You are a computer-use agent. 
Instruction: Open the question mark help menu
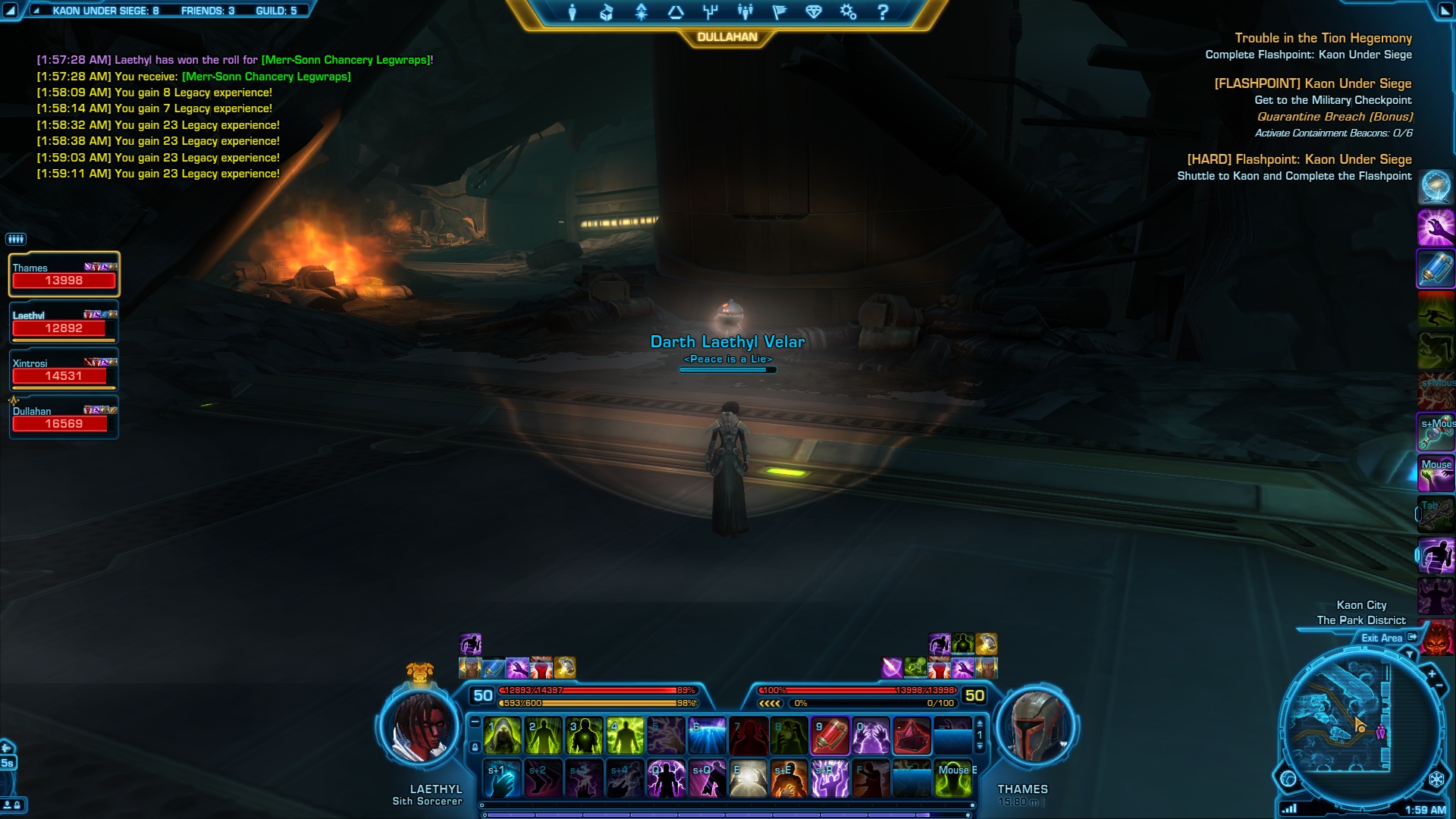tap(883, 12)
